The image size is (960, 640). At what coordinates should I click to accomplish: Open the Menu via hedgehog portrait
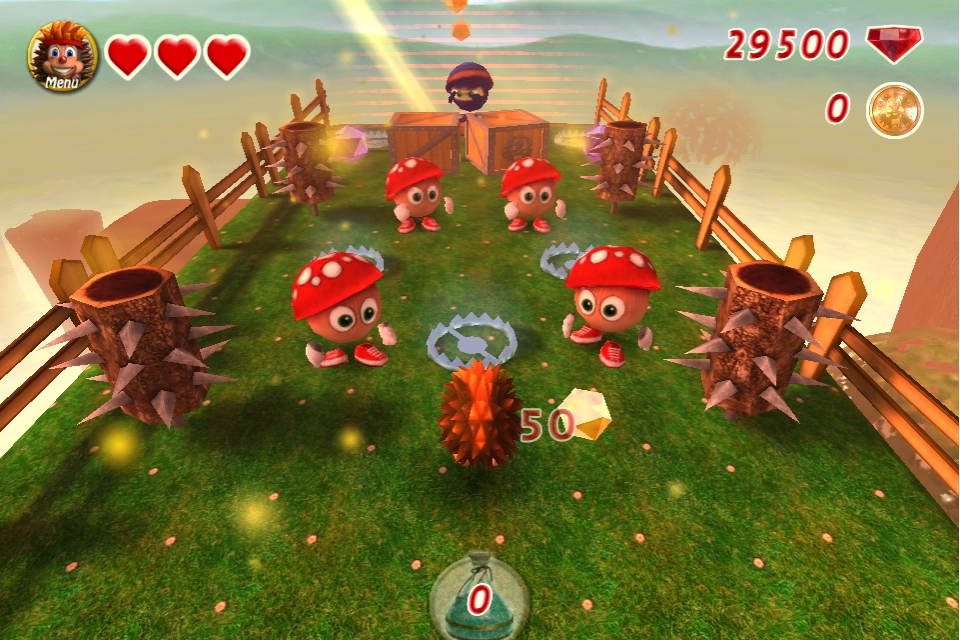pos(62,56)
